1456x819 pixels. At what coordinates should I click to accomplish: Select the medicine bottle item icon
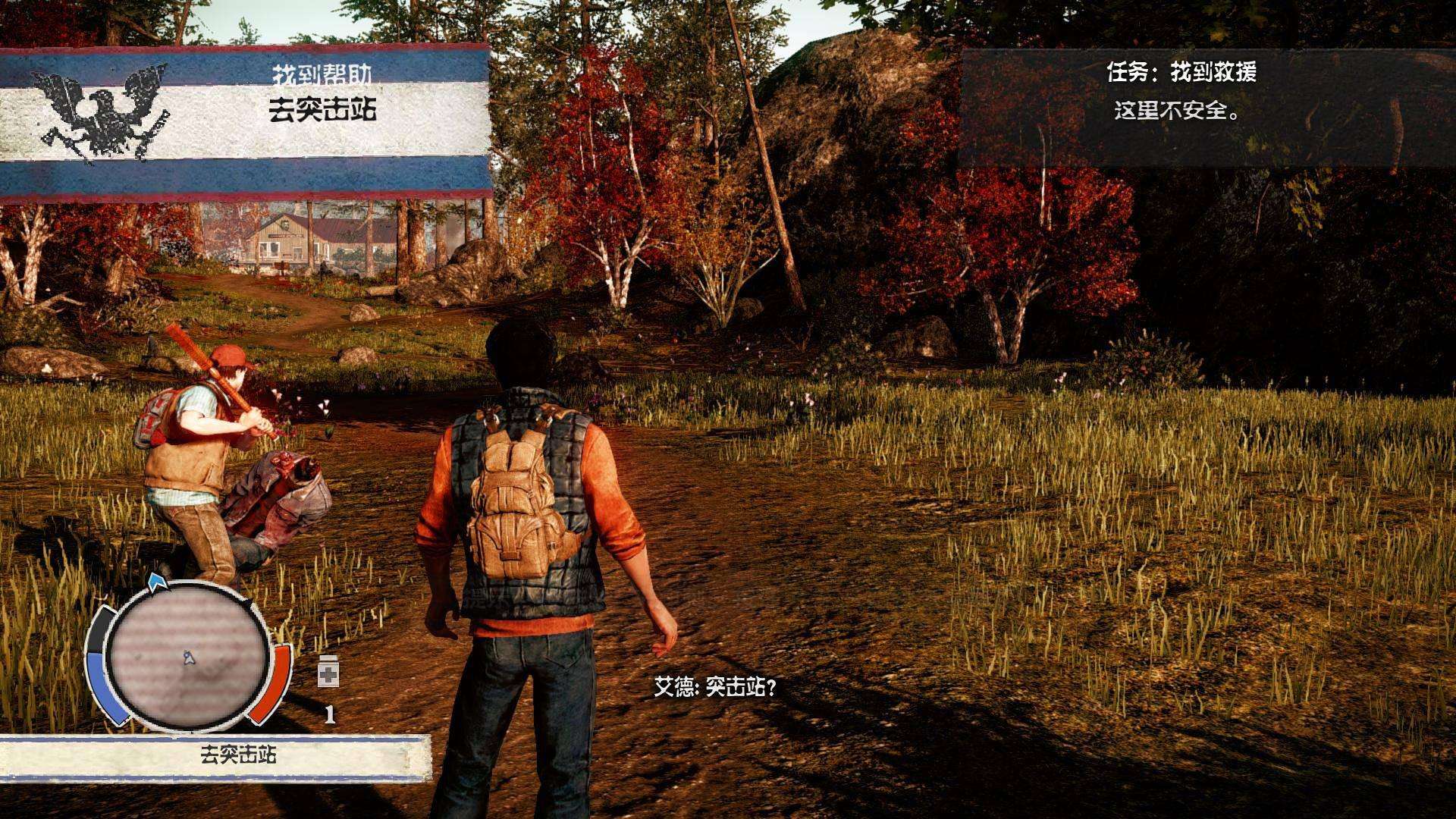pyautogui.click(x=329, y=672)
